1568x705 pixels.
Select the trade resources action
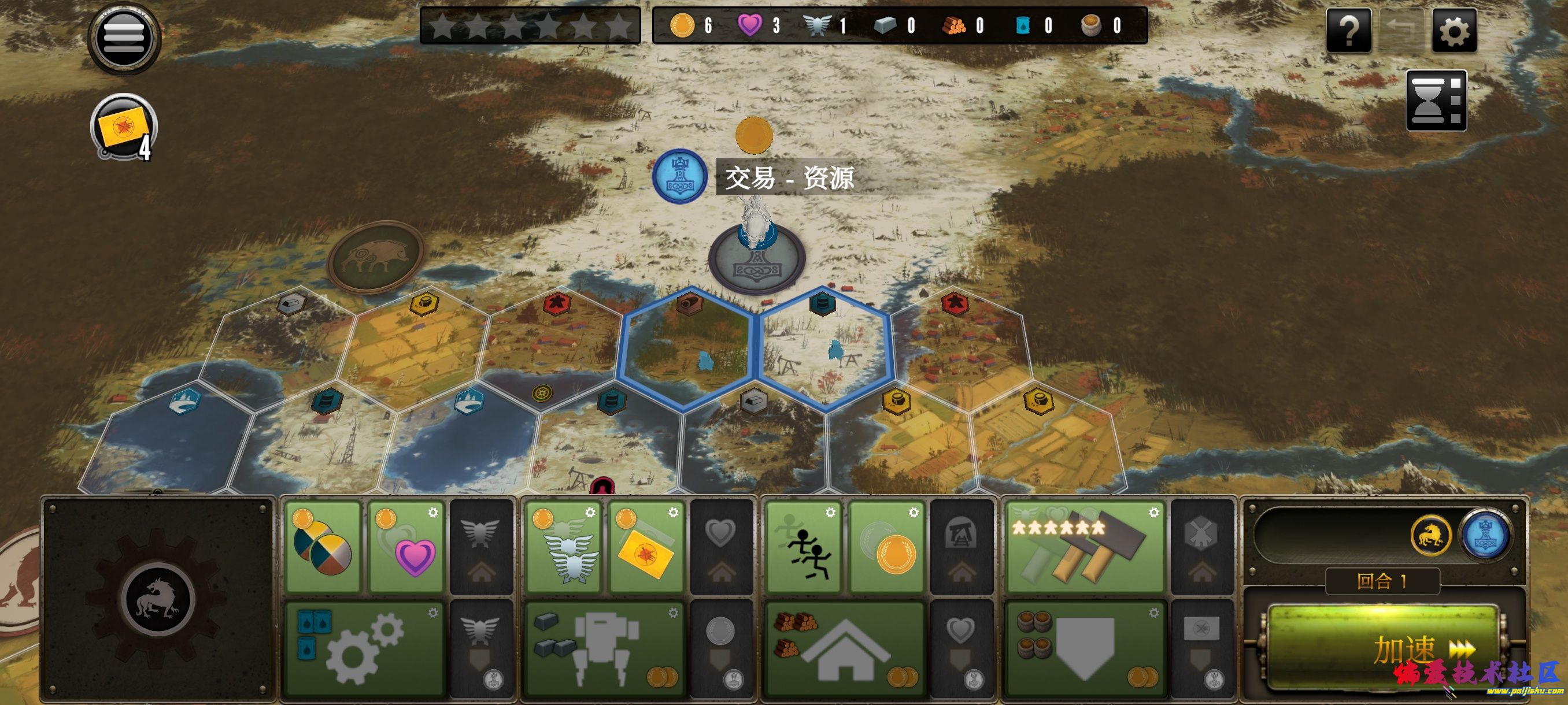point(323,546)
